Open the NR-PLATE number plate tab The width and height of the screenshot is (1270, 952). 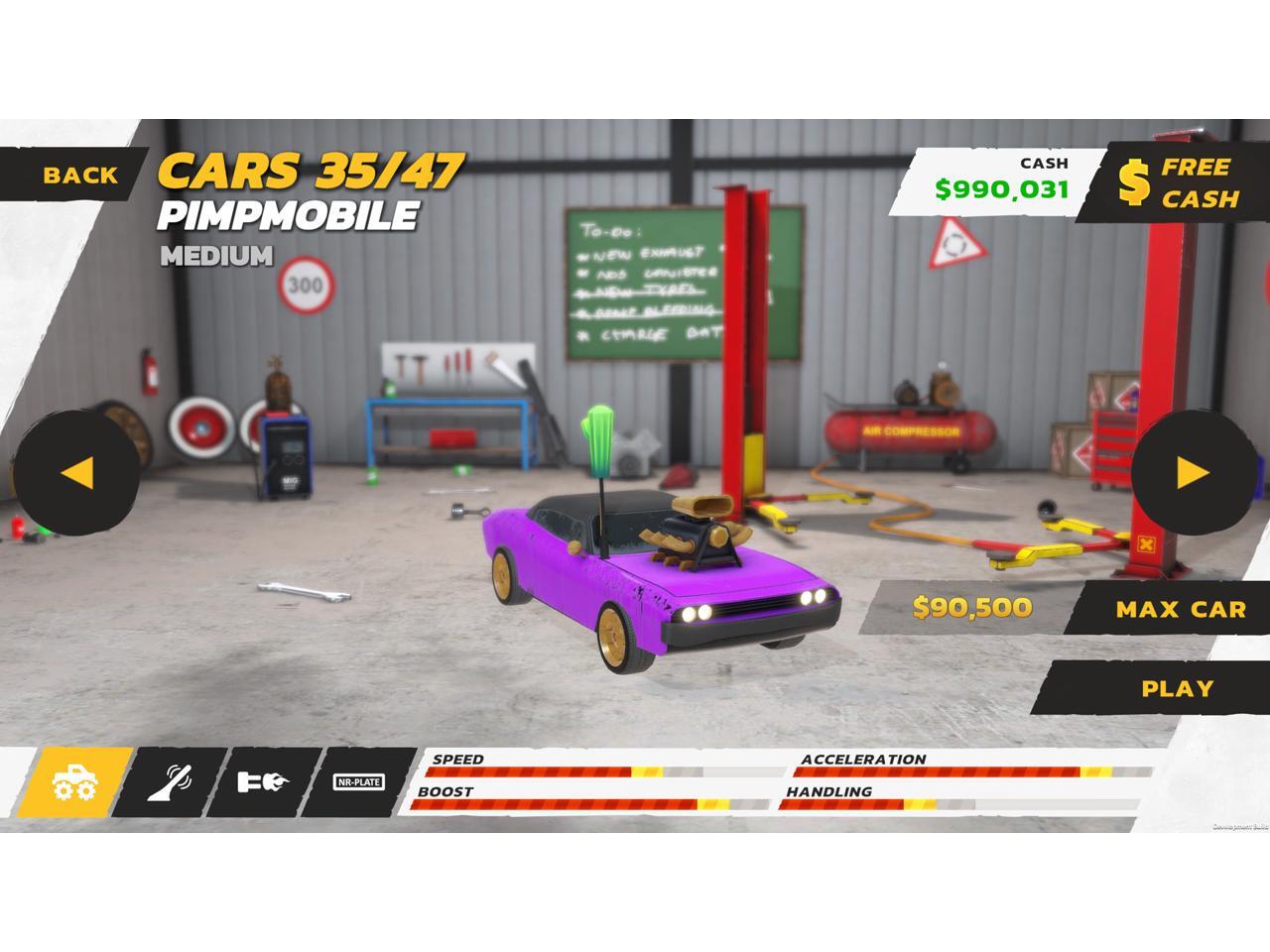point(359,782)
